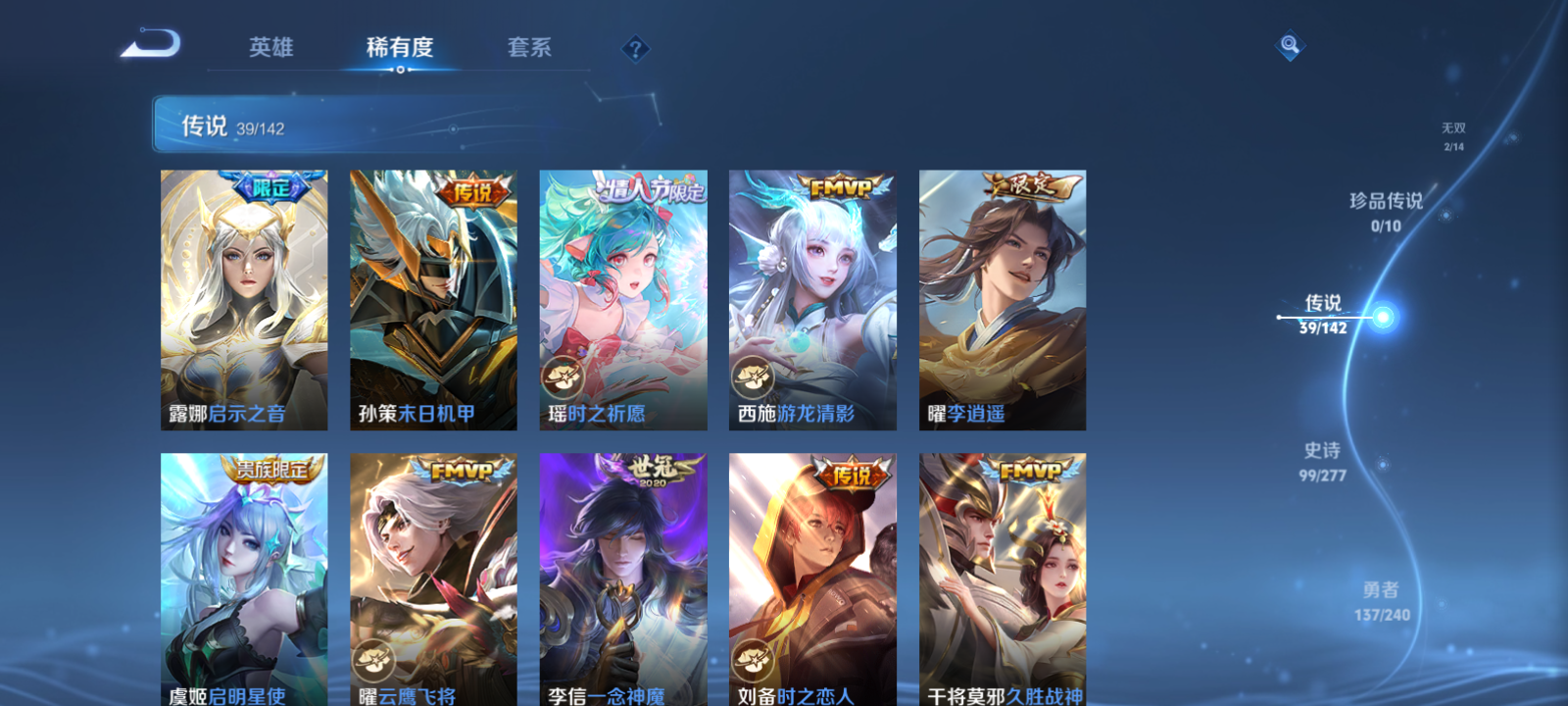1568x706 pixels.
Task: Switch to the 英雄 tab
Action: pyautogui.click(x=273, y=47)
